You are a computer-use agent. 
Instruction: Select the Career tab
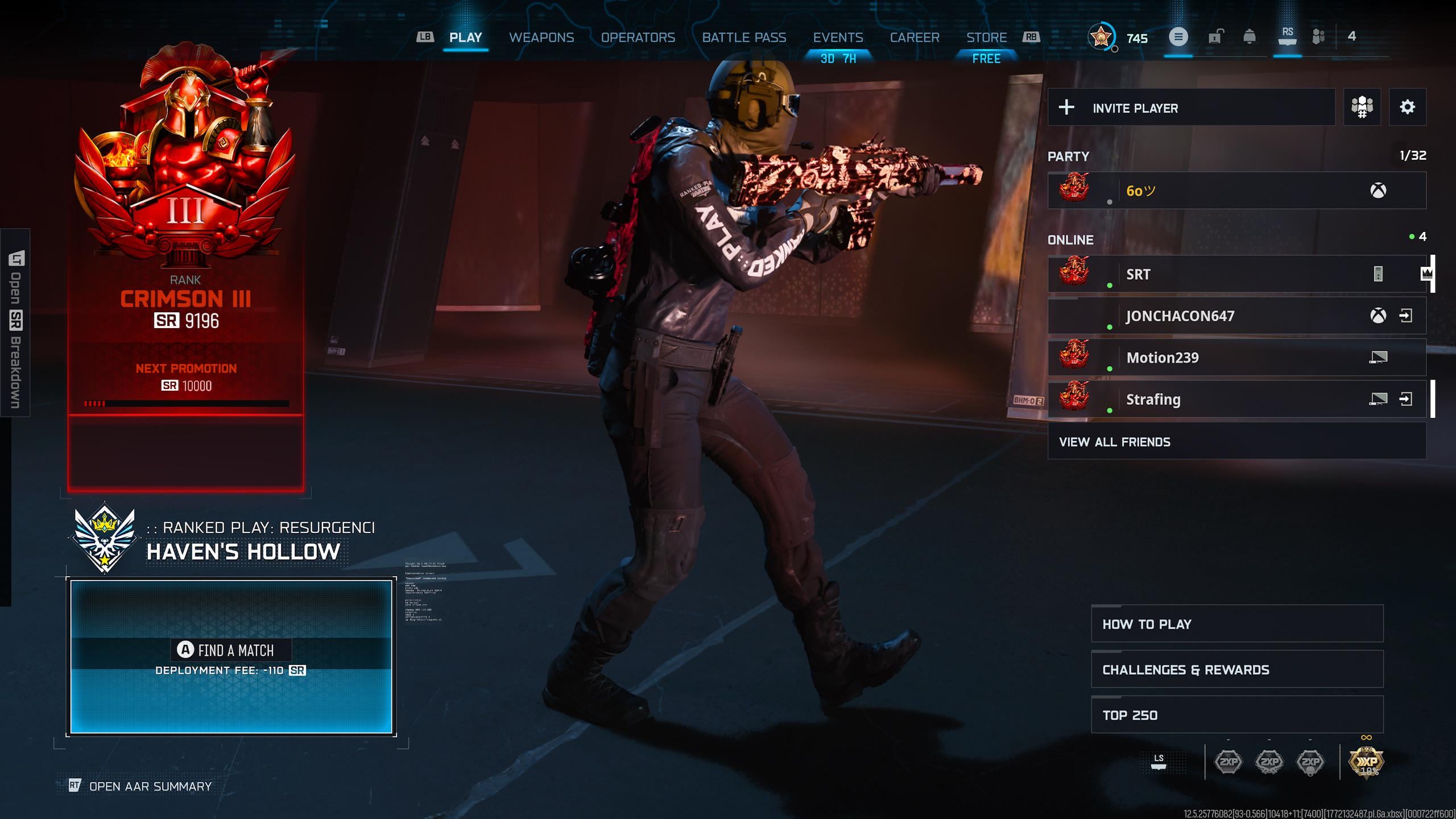tap(914, 38)
